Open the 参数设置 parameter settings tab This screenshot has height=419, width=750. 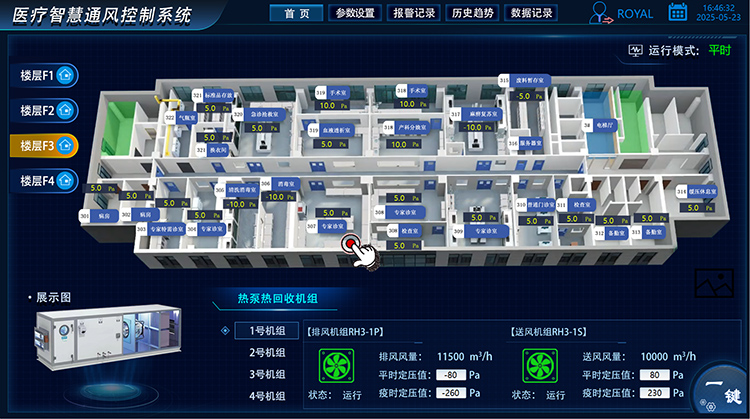(355, 14)
